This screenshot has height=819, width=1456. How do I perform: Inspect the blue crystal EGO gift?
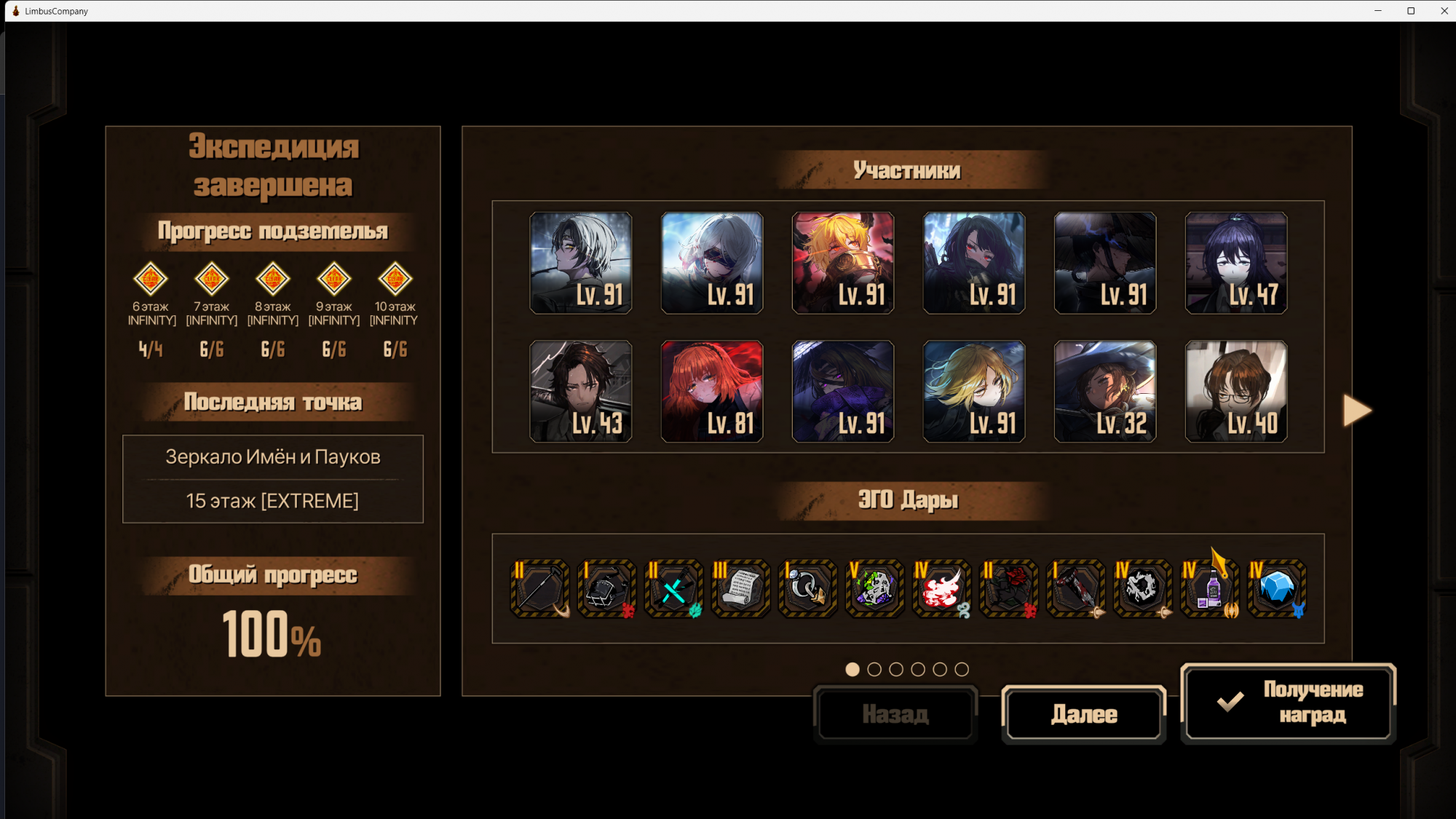click(1276, 588)
